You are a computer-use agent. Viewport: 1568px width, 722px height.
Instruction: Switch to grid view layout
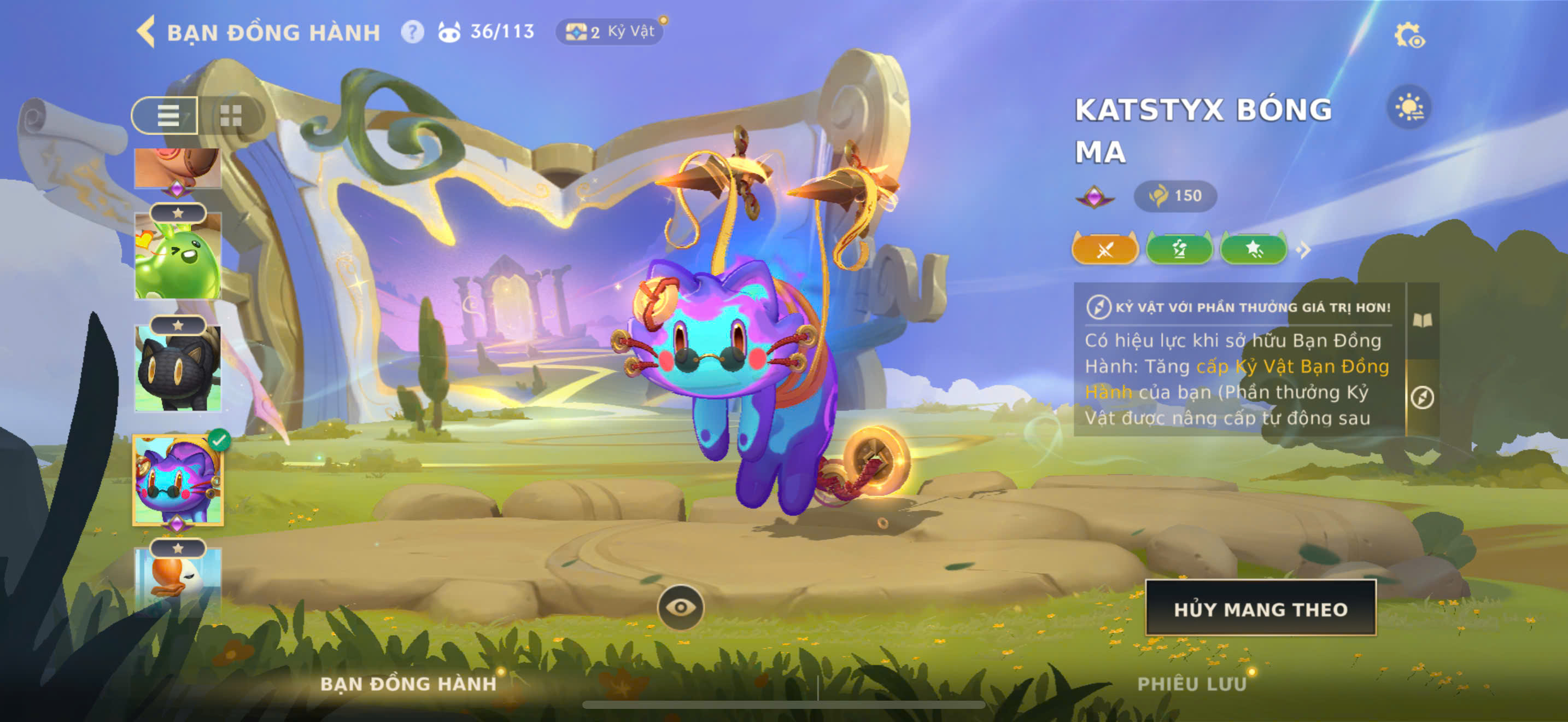231,115
